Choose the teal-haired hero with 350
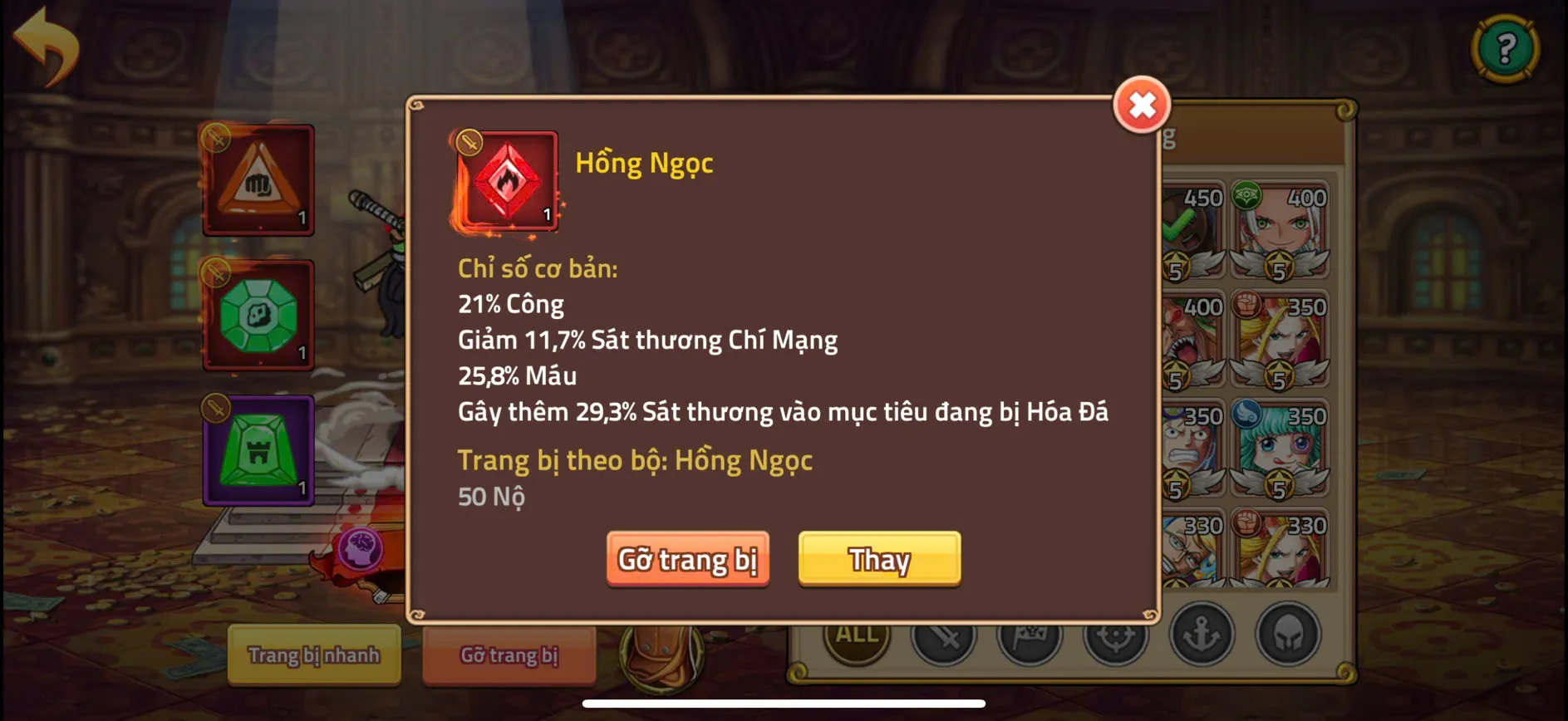This screenshot has height=721, width=1568. [1279, 449]
